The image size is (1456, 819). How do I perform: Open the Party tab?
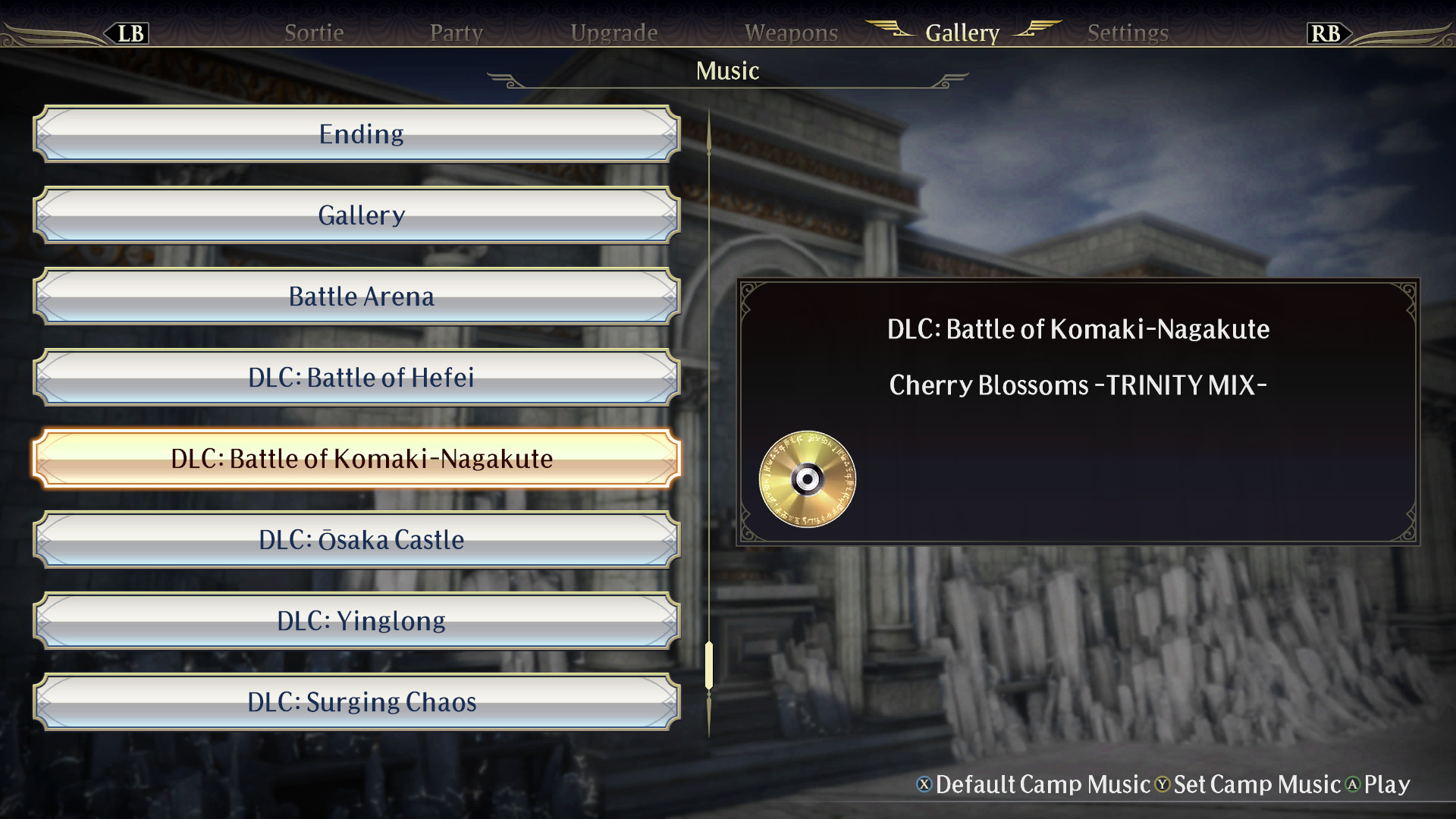(x=457, y=33)
